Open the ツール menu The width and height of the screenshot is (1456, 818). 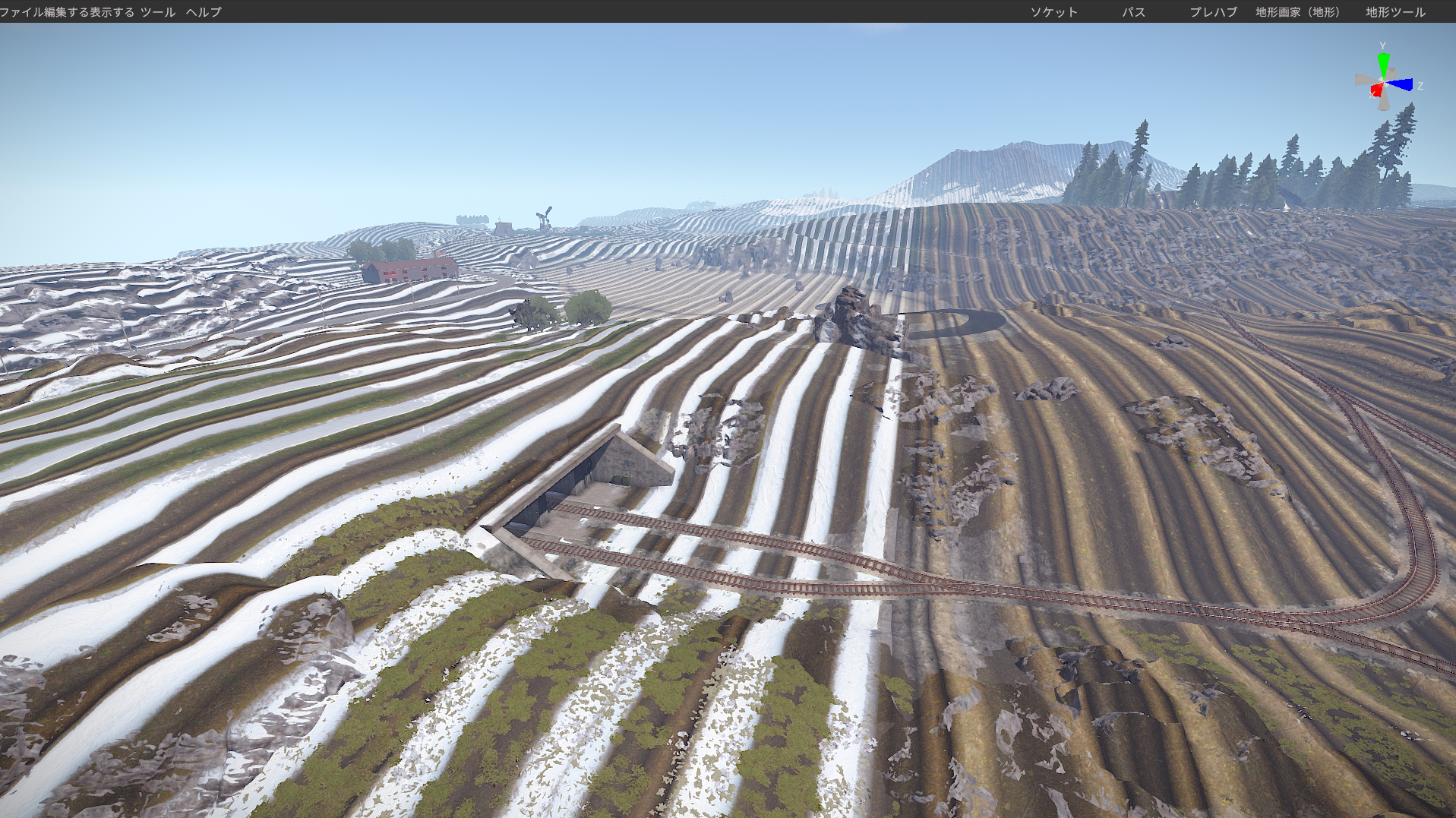pos(158,12)
